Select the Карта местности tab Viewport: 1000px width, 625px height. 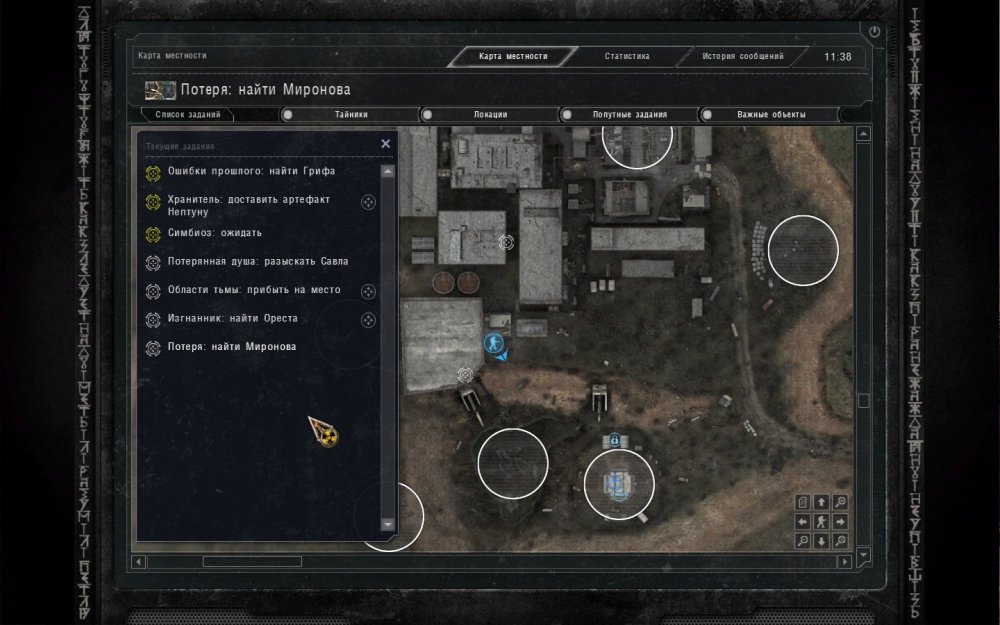tap(513, 56)
